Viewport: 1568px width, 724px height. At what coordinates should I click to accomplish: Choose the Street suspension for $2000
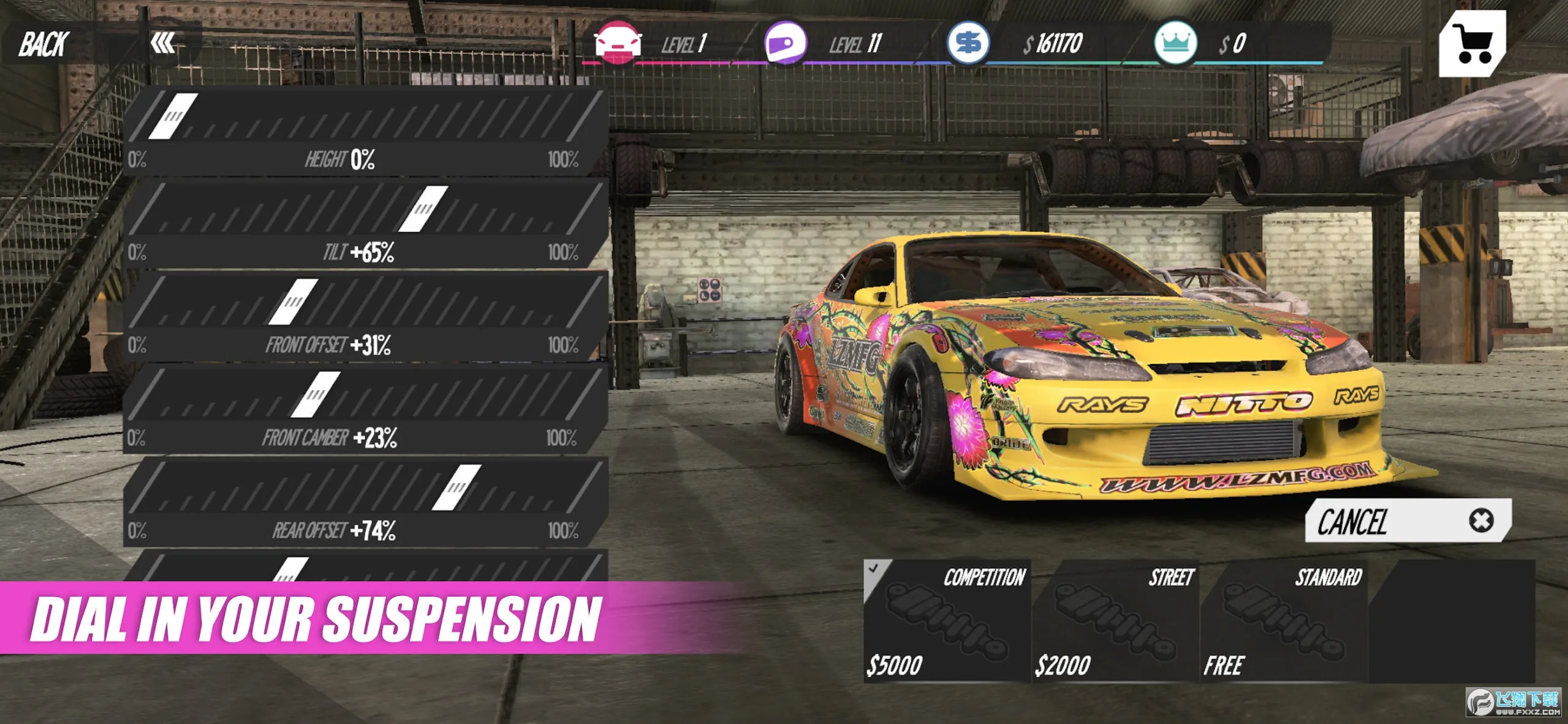(1115, 620)
